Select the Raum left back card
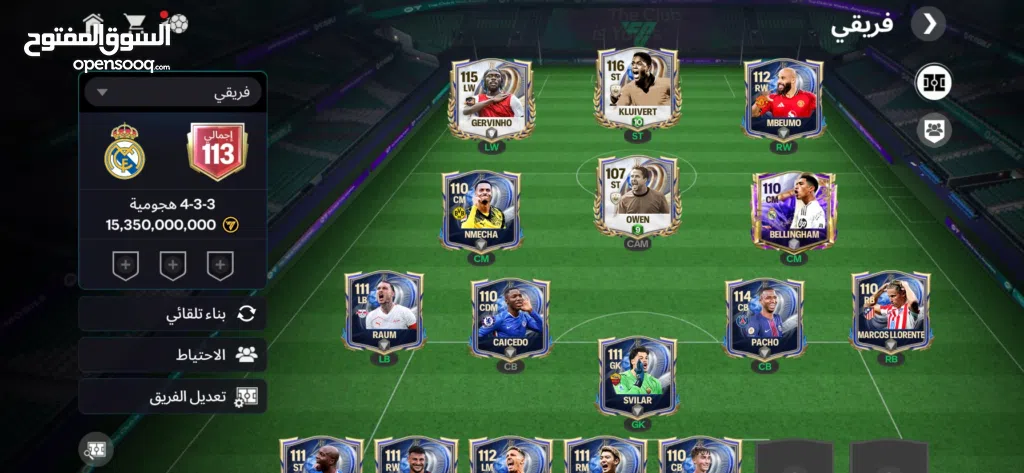1024x473 pixels. point(384,311)
